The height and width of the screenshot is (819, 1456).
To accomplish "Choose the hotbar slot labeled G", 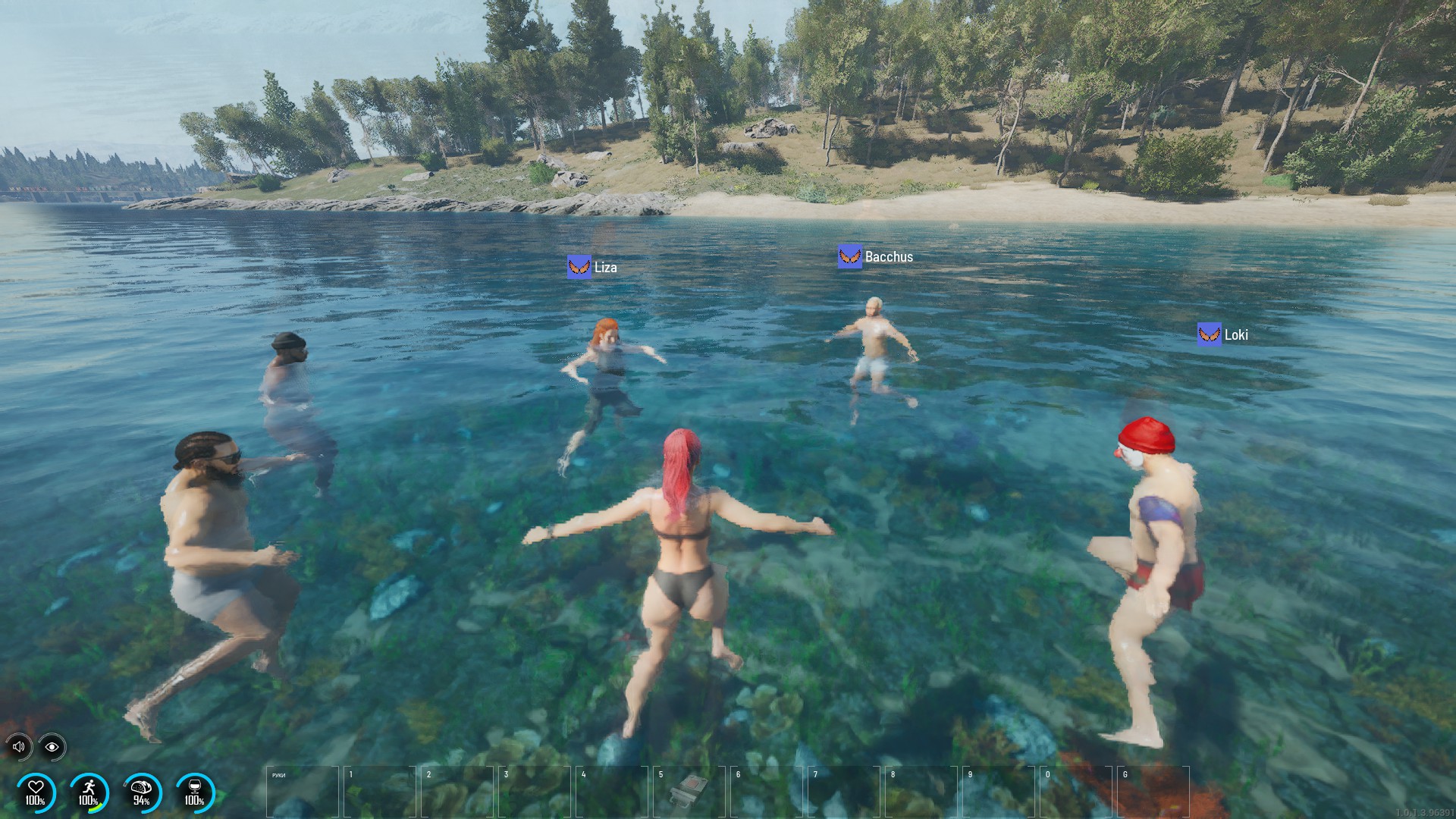I will 1153,791.
